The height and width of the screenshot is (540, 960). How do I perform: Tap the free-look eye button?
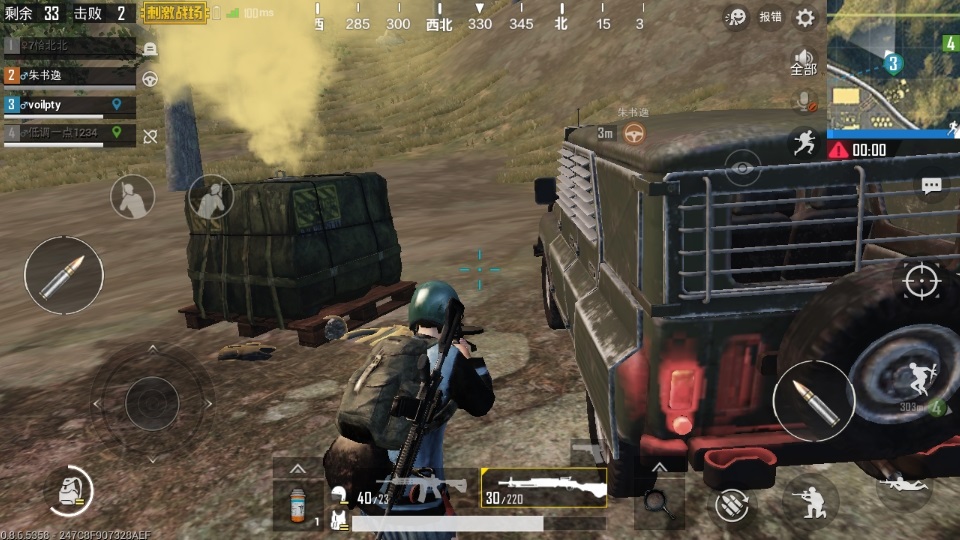pyautogui.click(x=742, y=168)
